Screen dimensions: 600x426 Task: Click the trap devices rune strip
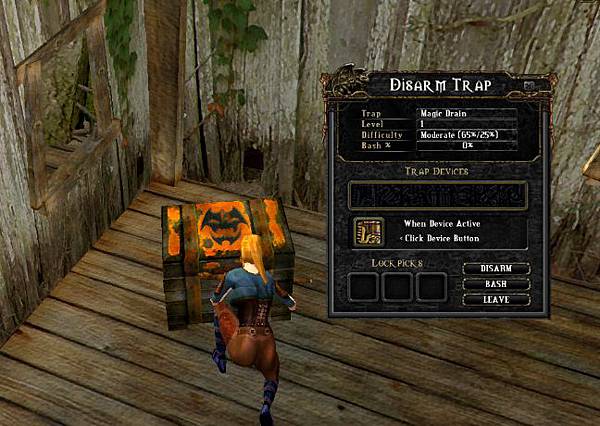(x=436, y=196)
